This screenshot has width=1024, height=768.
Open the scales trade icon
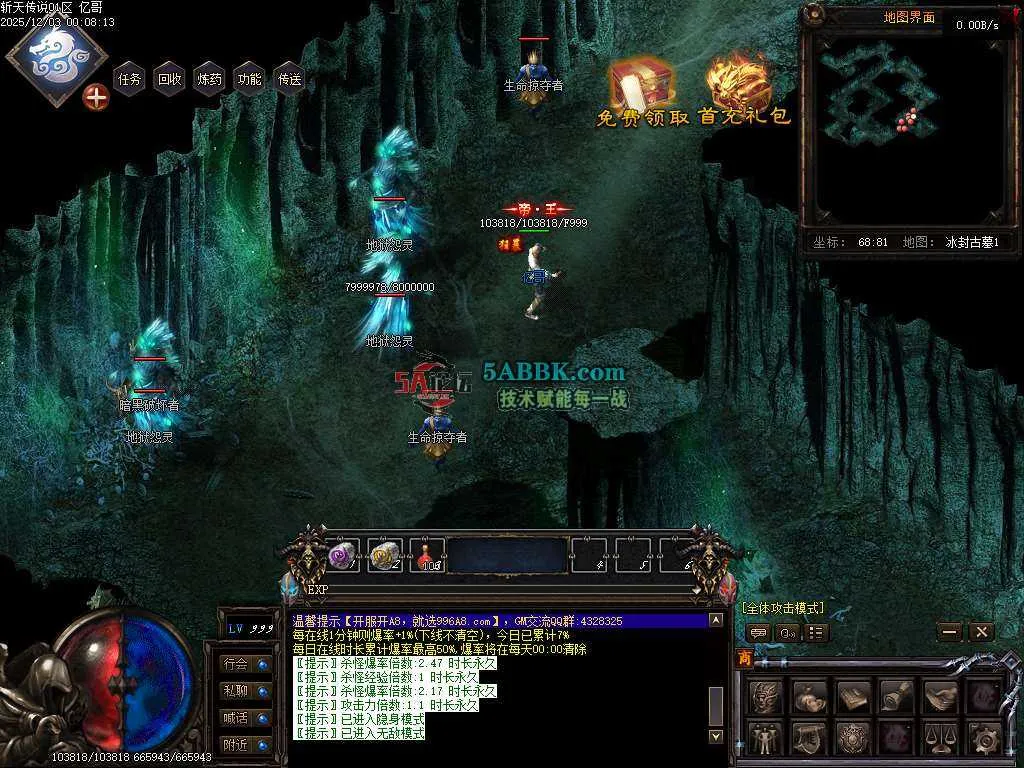(940, 739)
